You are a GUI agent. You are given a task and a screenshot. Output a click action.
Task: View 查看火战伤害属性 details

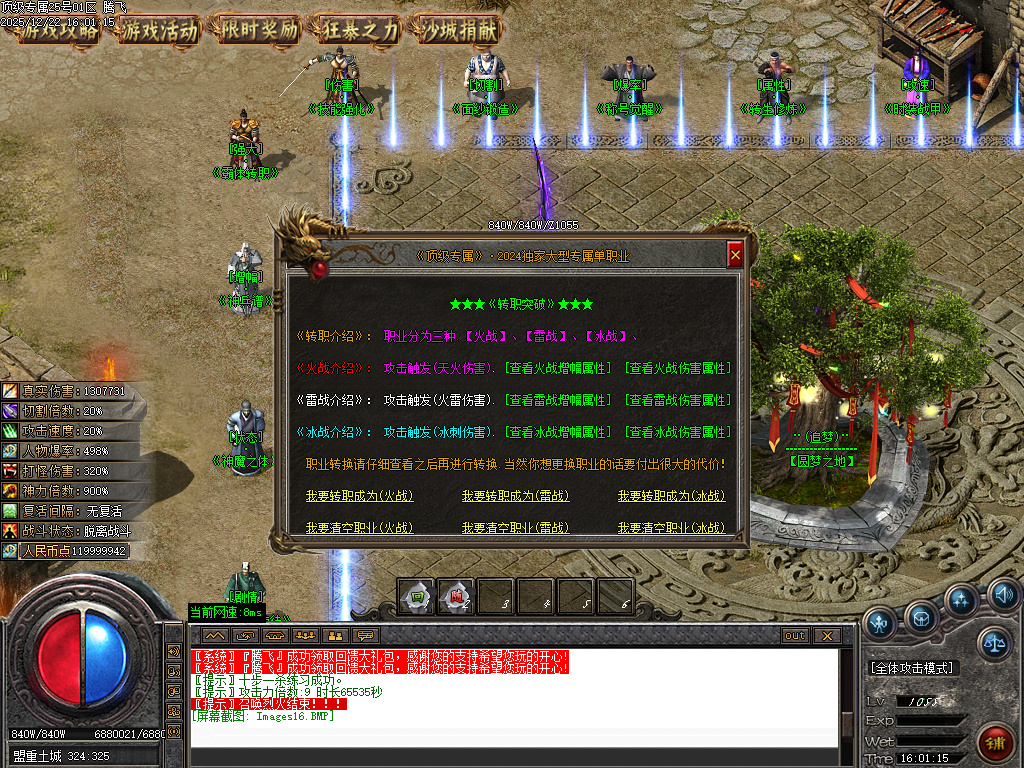click(x=677, y=368)
